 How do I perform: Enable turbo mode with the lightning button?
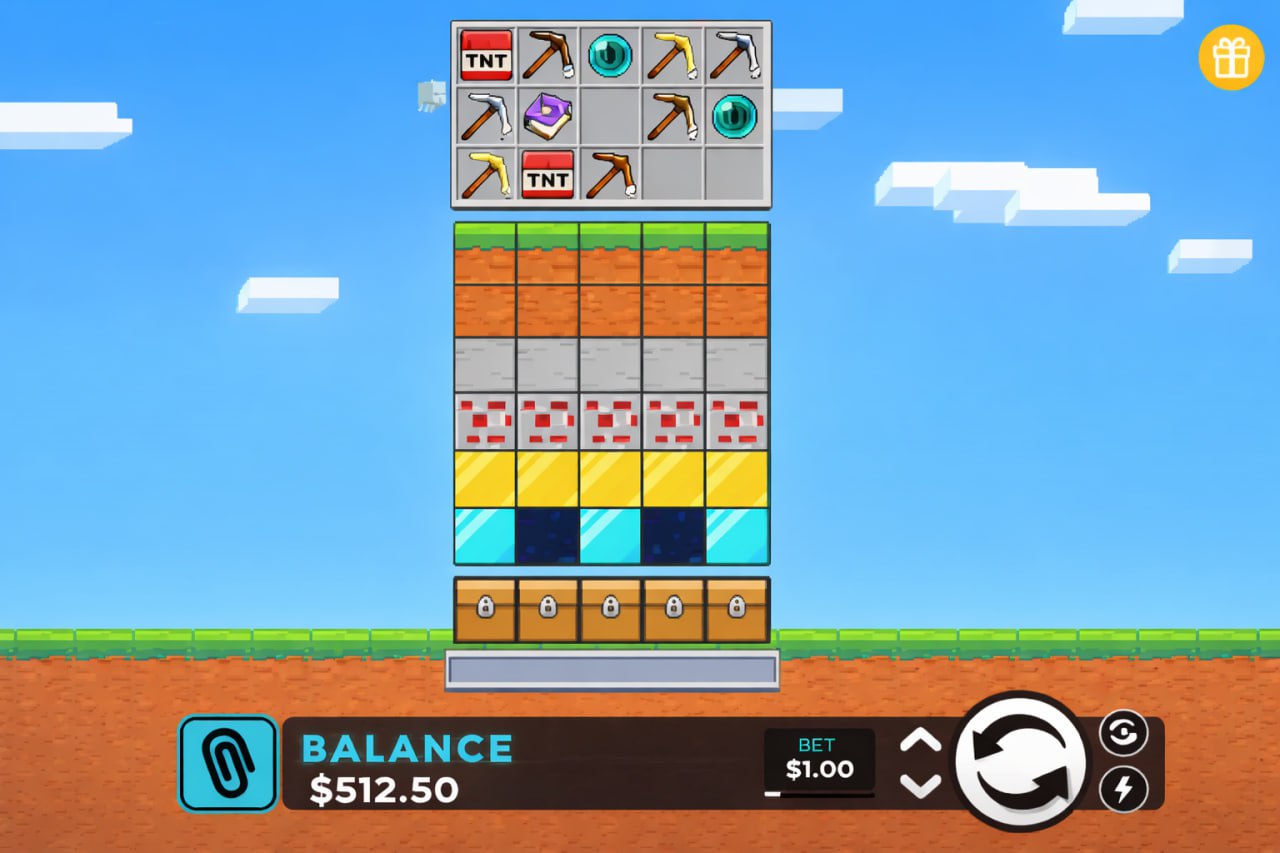1126,790
